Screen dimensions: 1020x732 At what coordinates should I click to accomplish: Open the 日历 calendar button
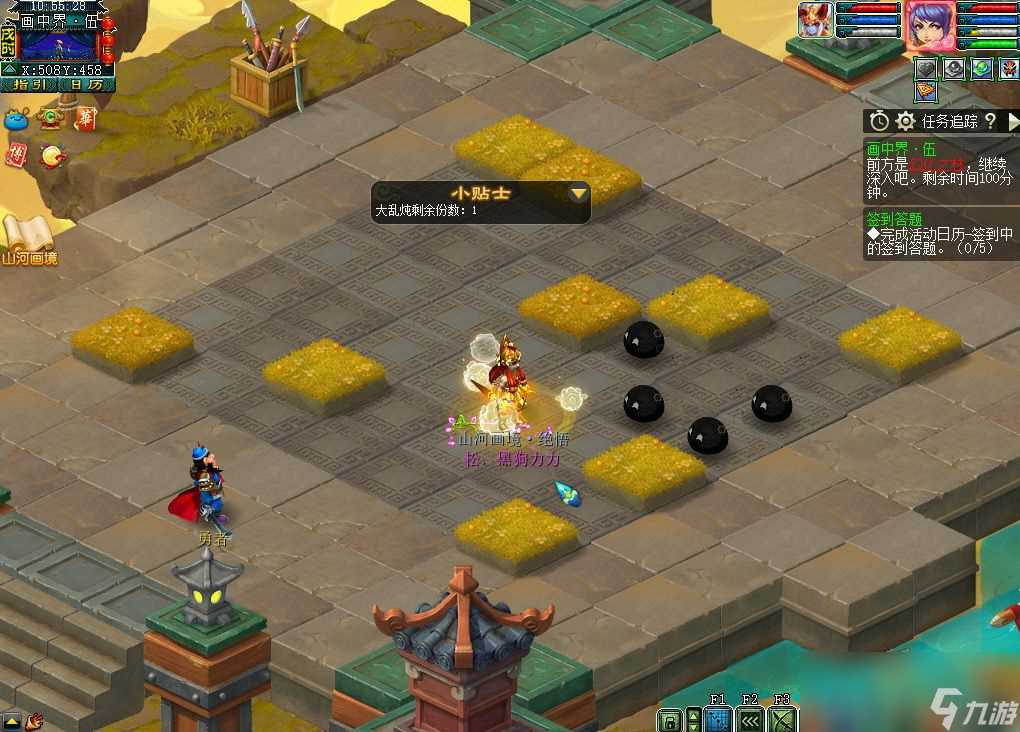point(86,85)
